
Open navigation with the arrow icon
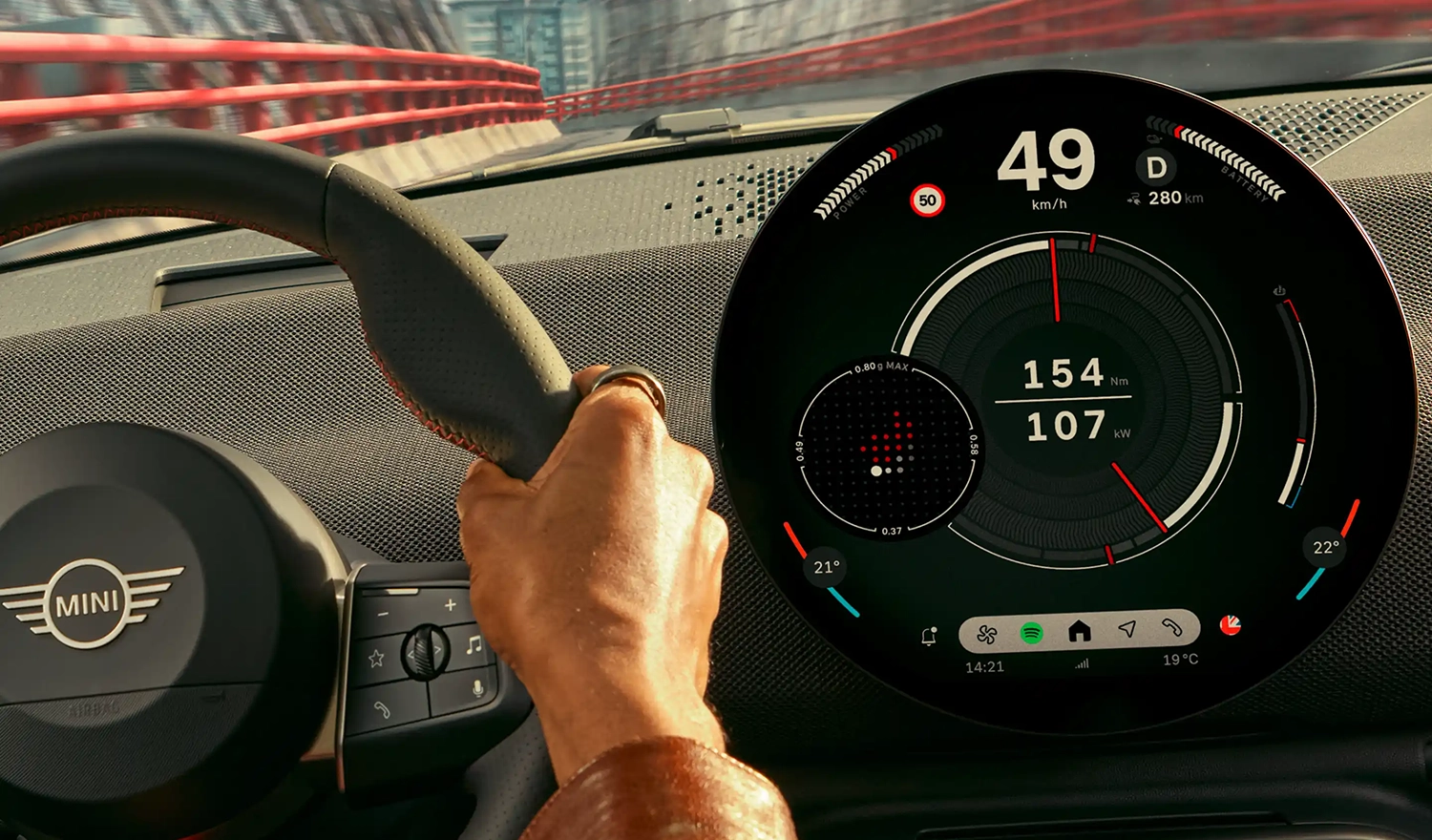[1127, 628]
